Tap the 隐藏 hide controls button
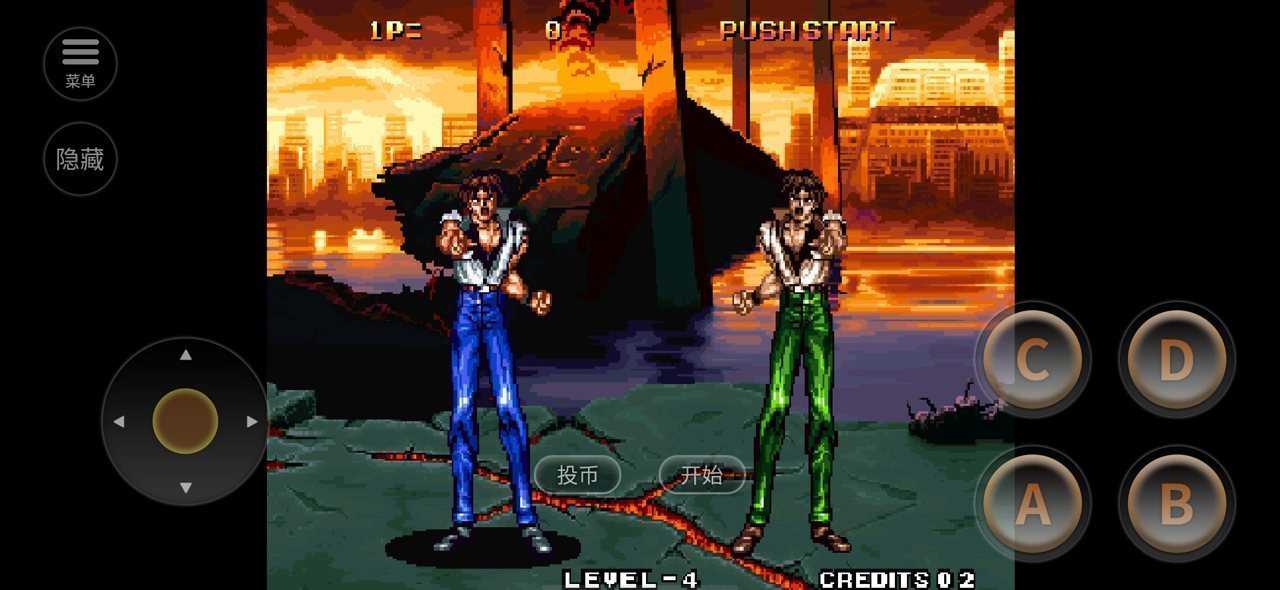Screen dimensions: 1280x590 pos(80,159)
